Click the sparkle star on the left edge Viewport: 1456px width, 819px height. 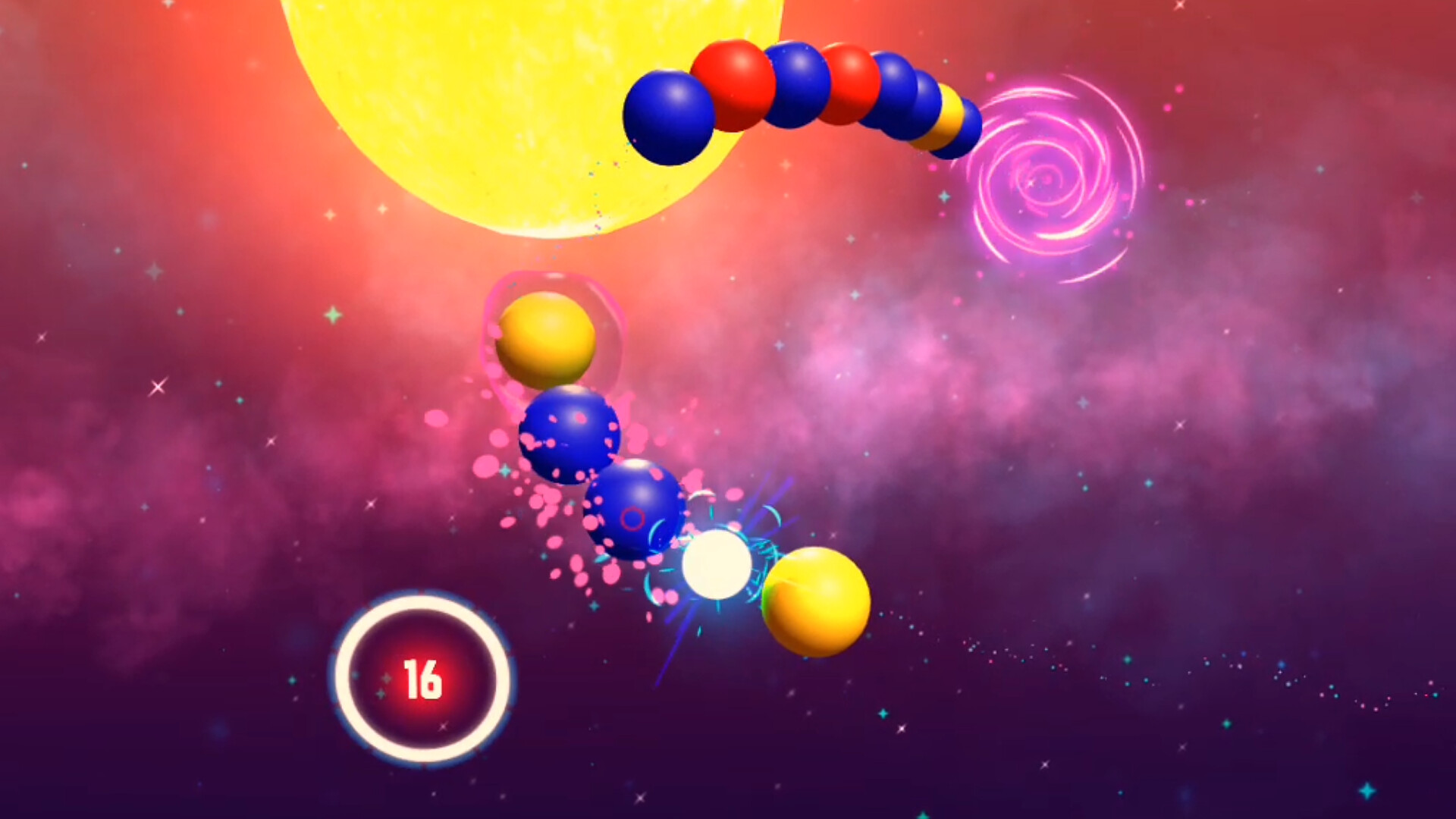pos(157,388)
